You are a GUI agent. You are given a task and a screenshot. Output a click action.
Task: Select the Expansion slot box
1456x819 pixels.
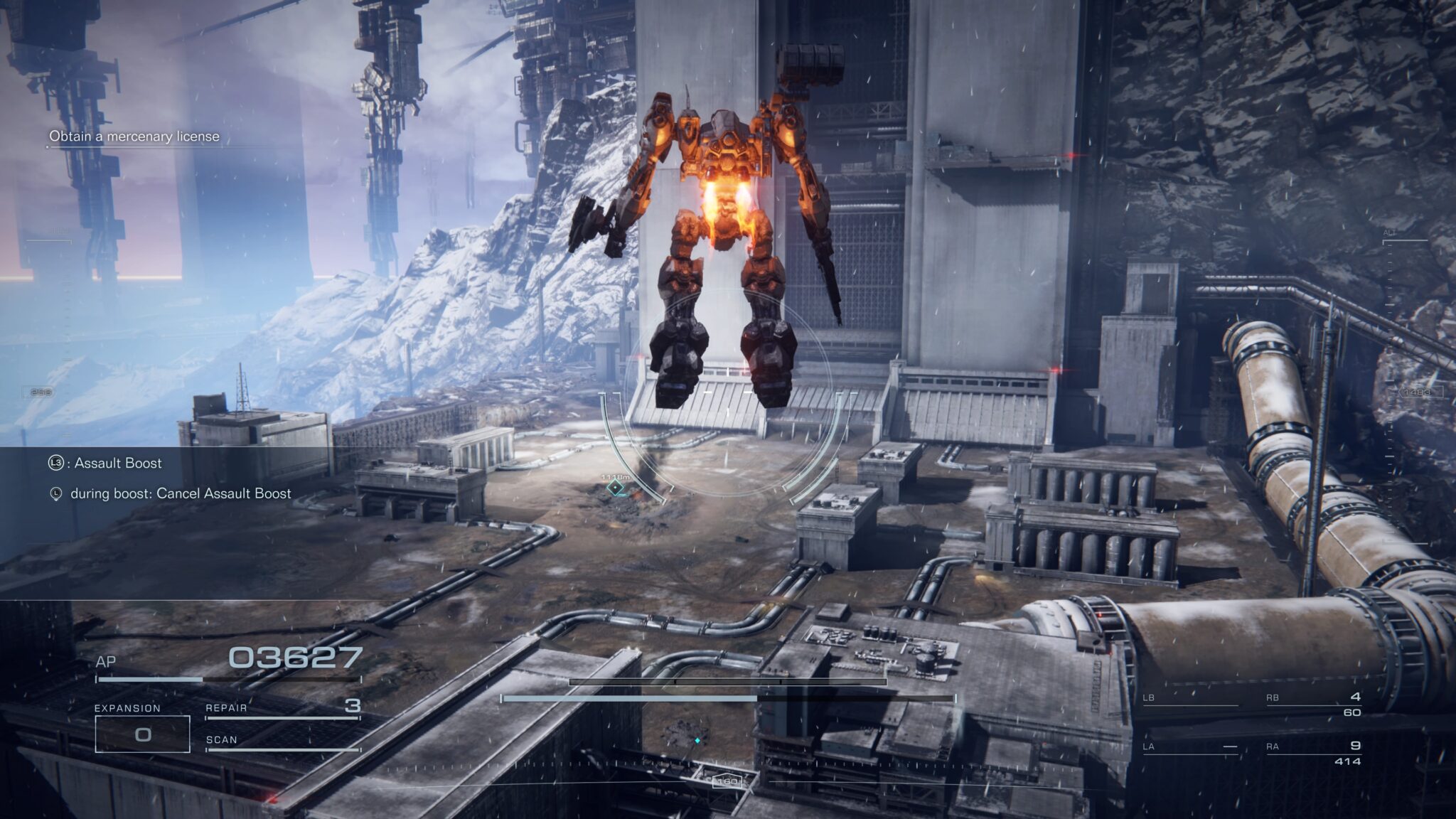point(142,734)
